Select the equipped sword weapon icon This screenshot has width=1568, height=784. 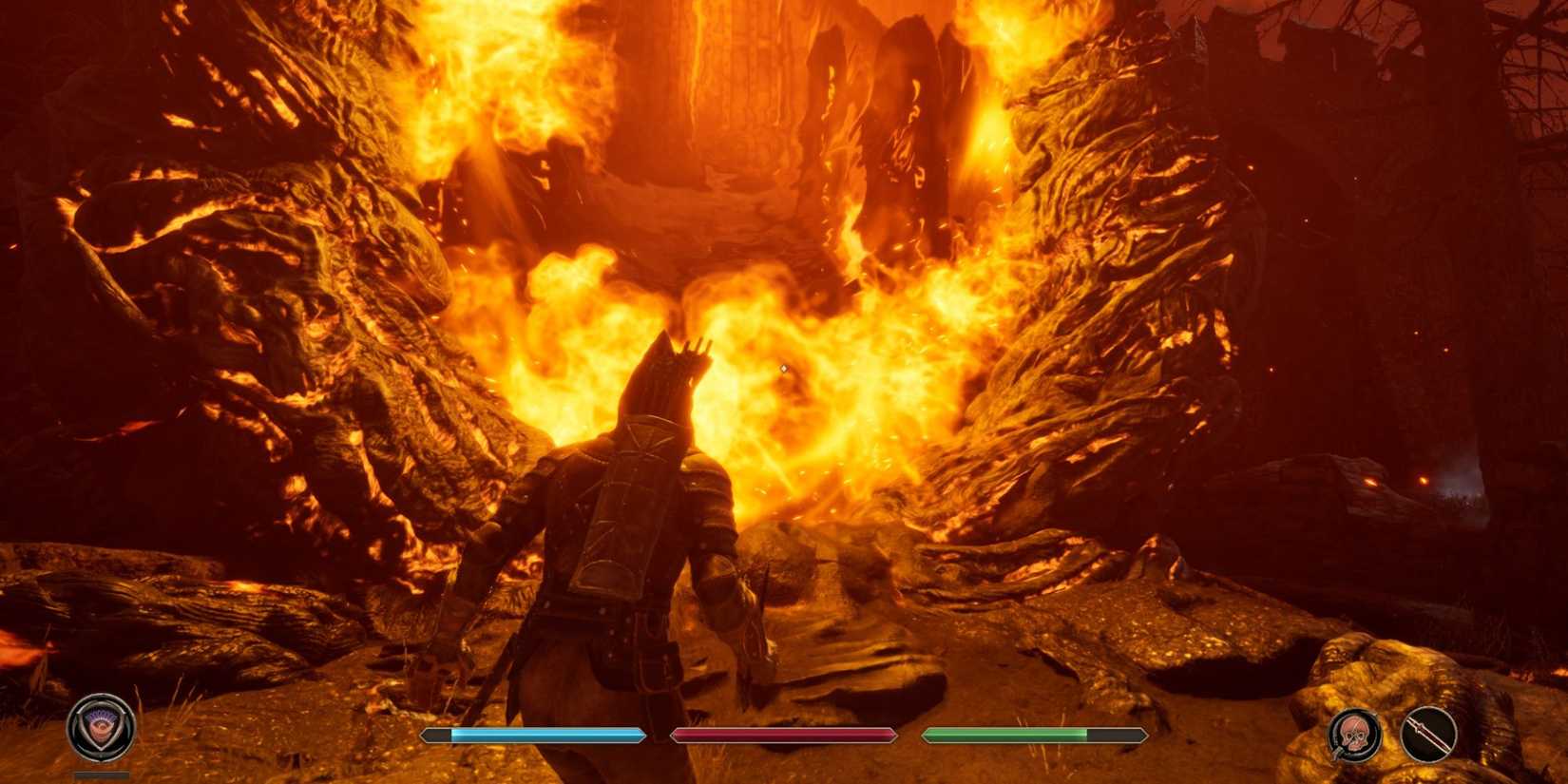pyautogui.click(x=1430, y=735)
